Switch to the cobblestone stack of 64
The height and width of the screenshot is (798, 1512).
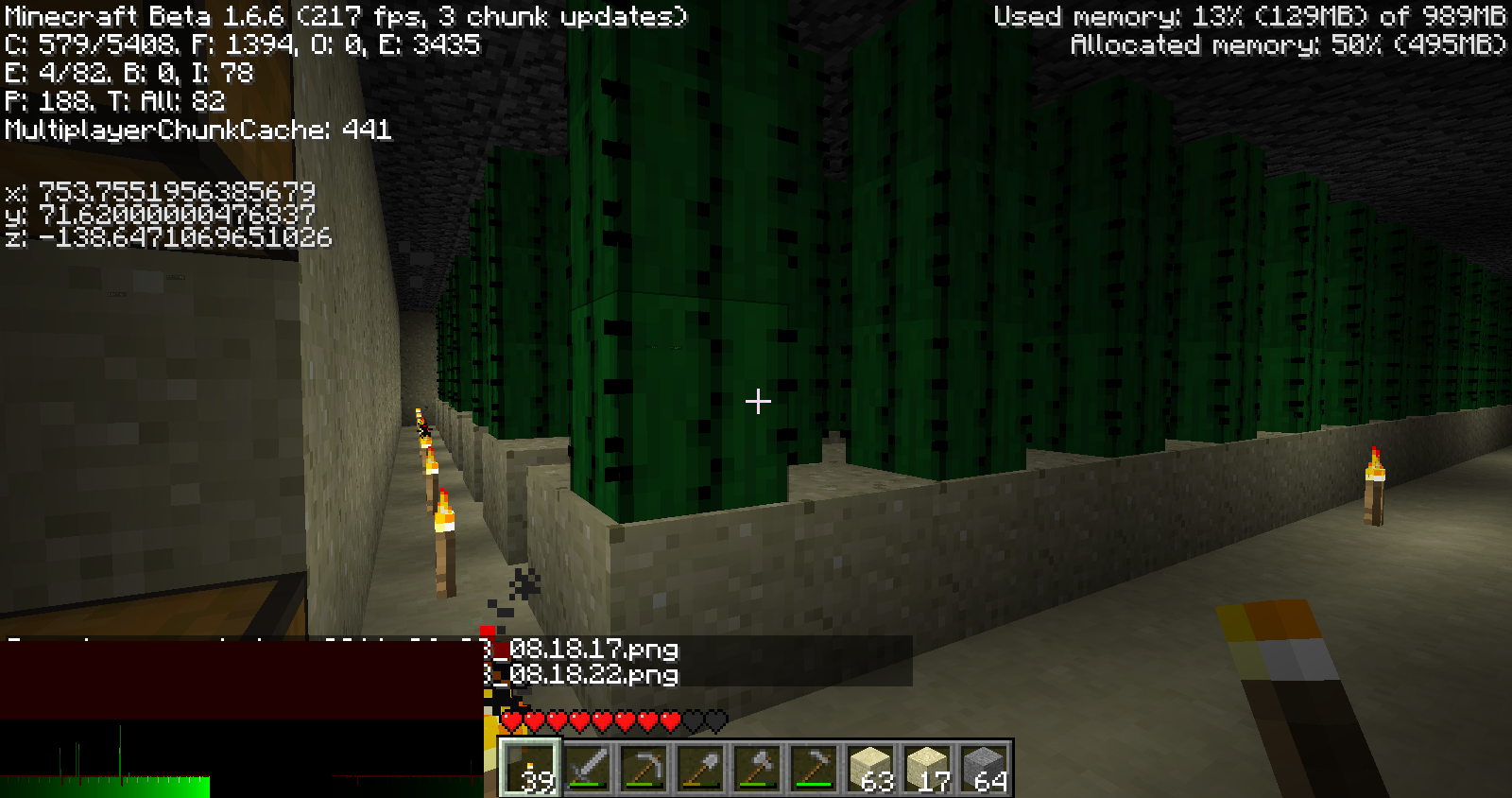(x=984, y=768)
